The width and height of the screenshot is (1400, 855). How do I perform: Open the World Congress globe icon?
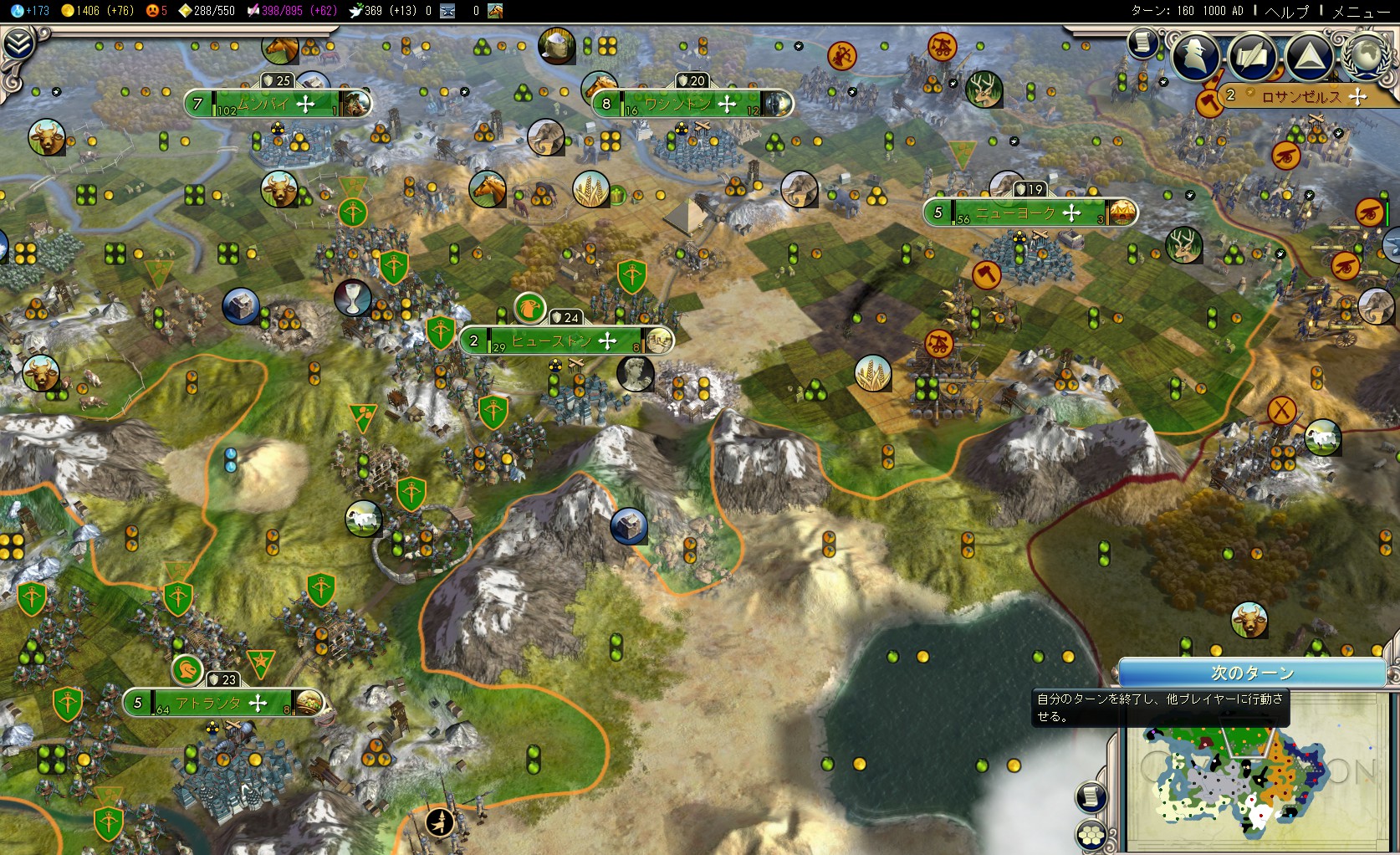click(1366, 55)
